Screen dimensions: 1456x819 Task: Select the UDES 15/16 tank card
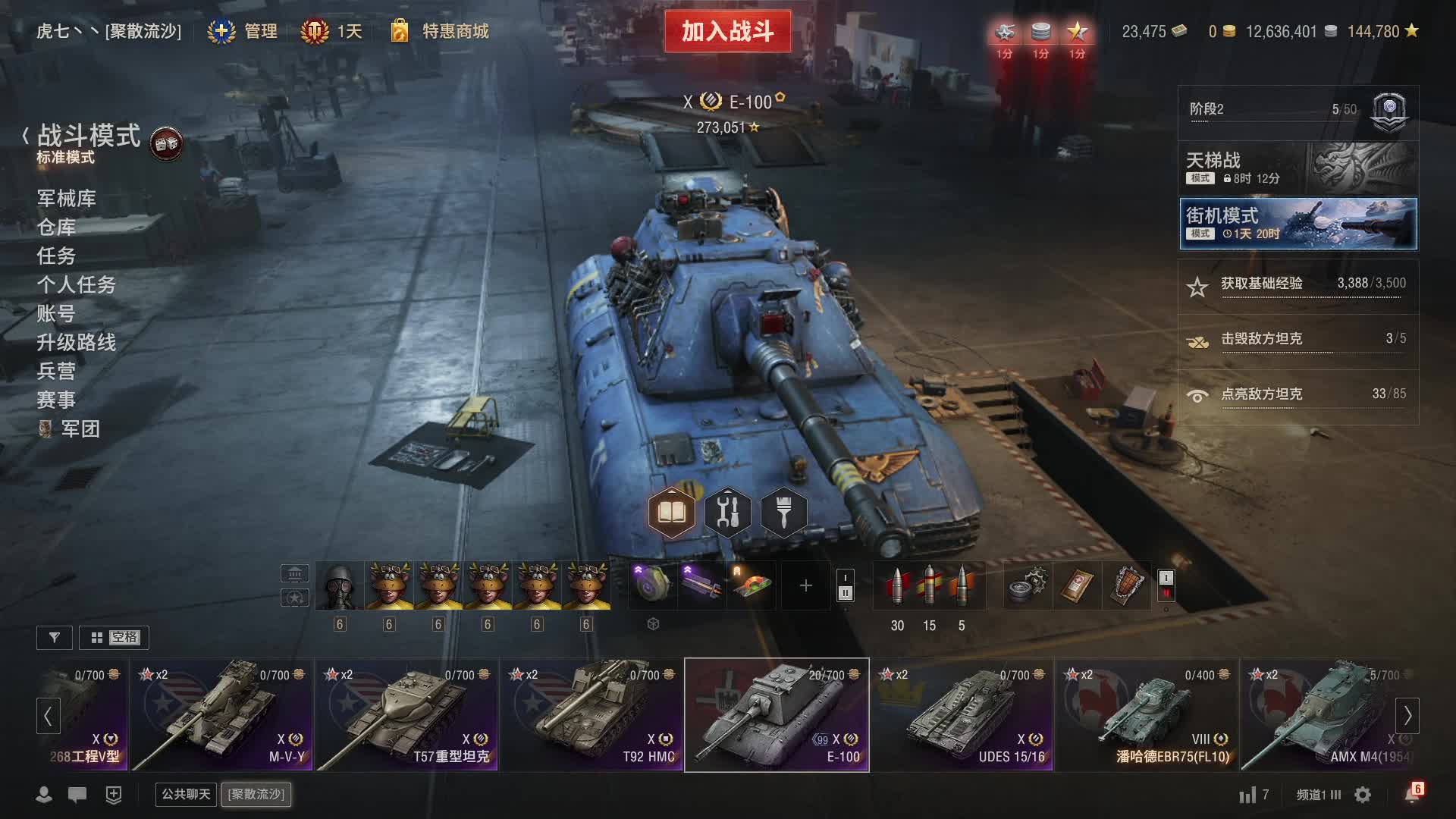pyautogui.click(x=962, y=715)
